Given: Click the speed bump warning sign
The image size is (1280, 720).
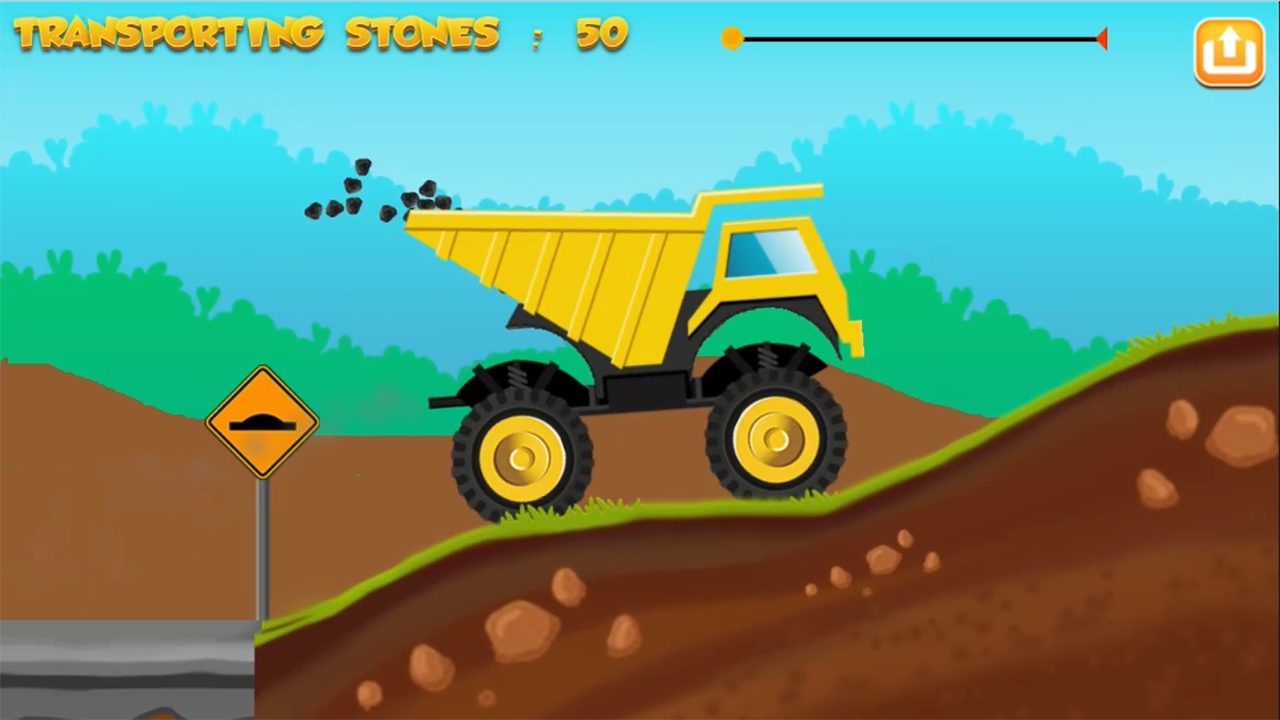Looking at the screenshot, I should 262,421.
